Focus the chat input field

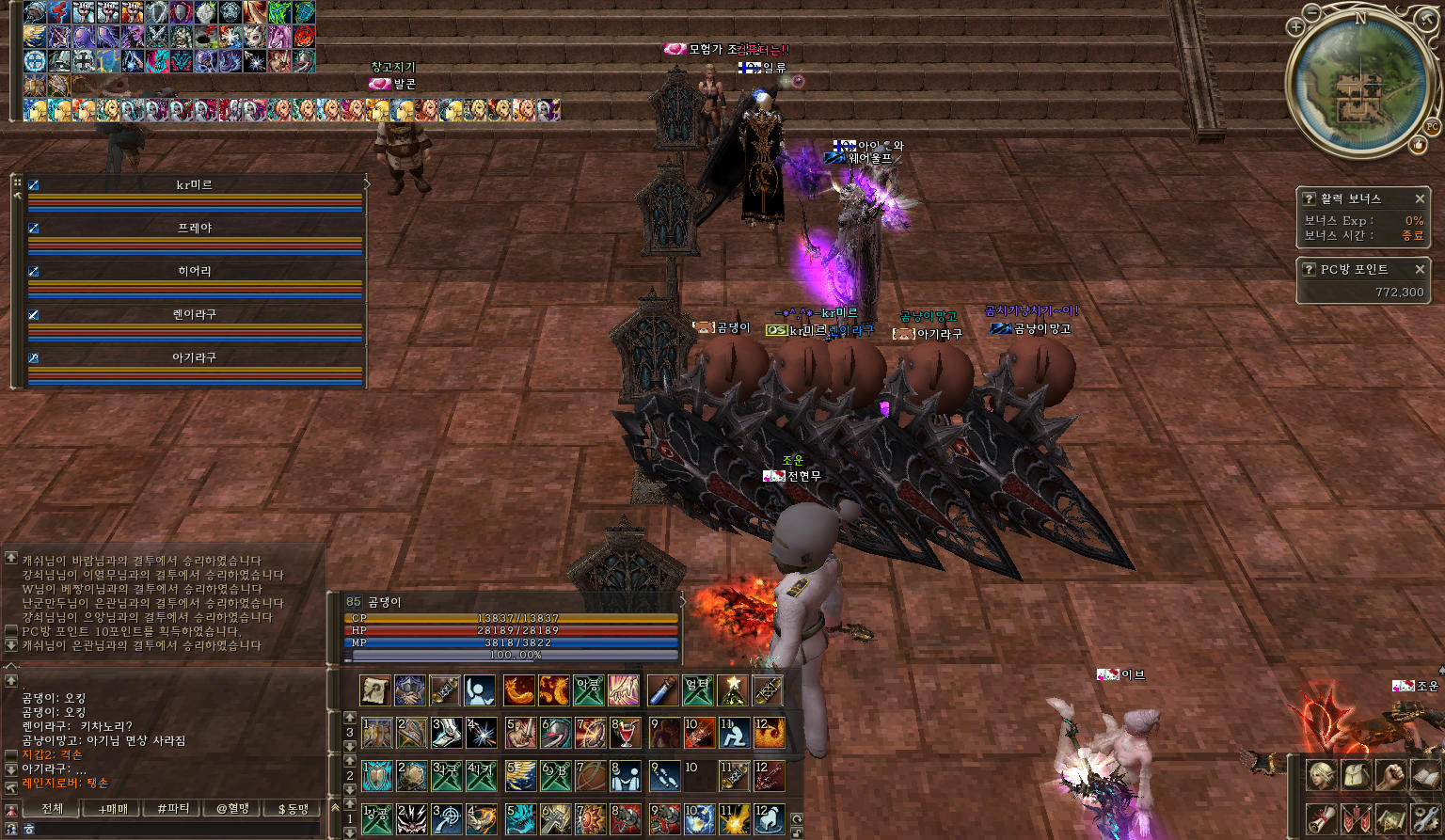(169, 830)
